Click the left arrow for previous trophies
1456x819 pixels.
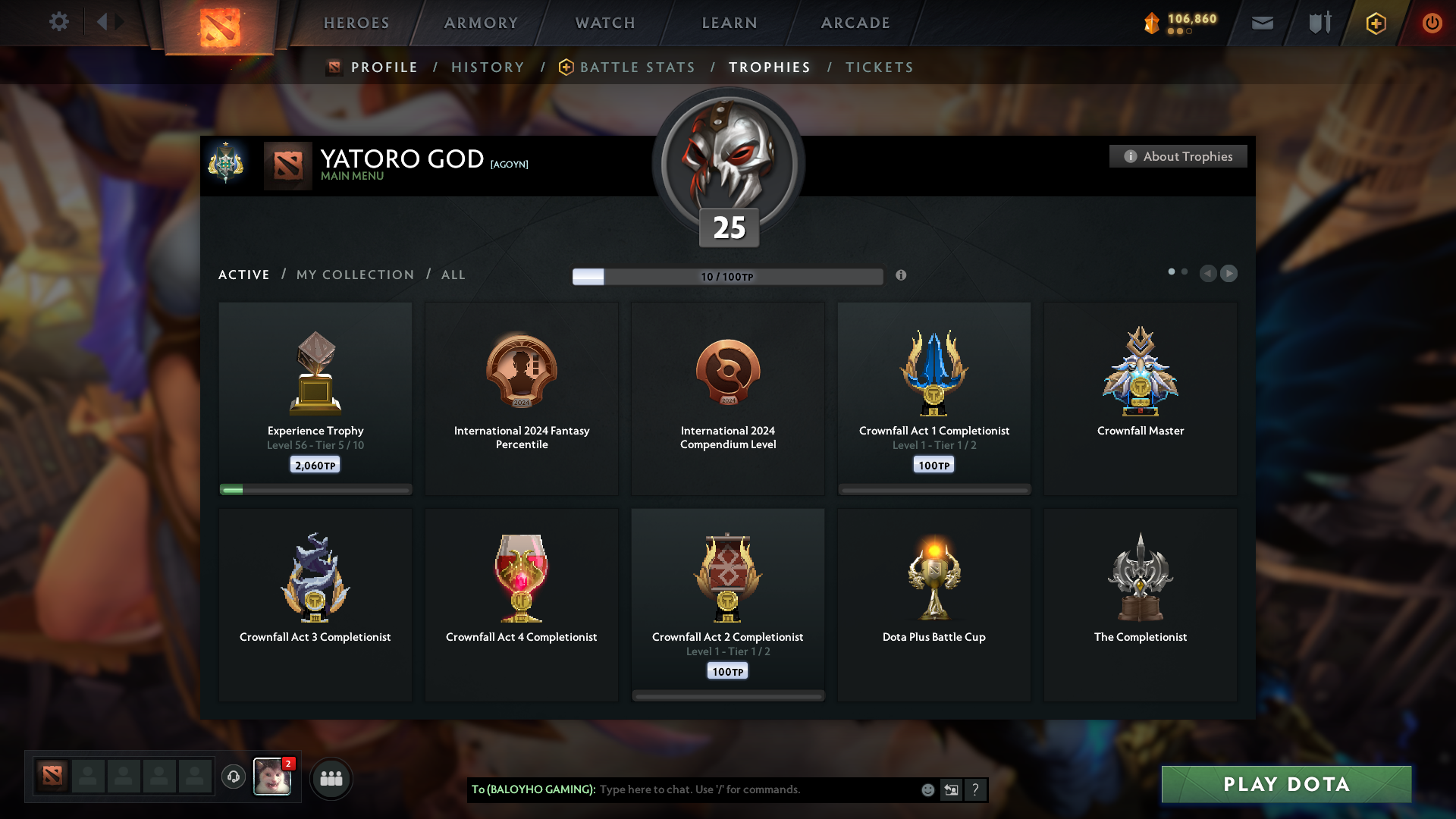point(1209,274)
